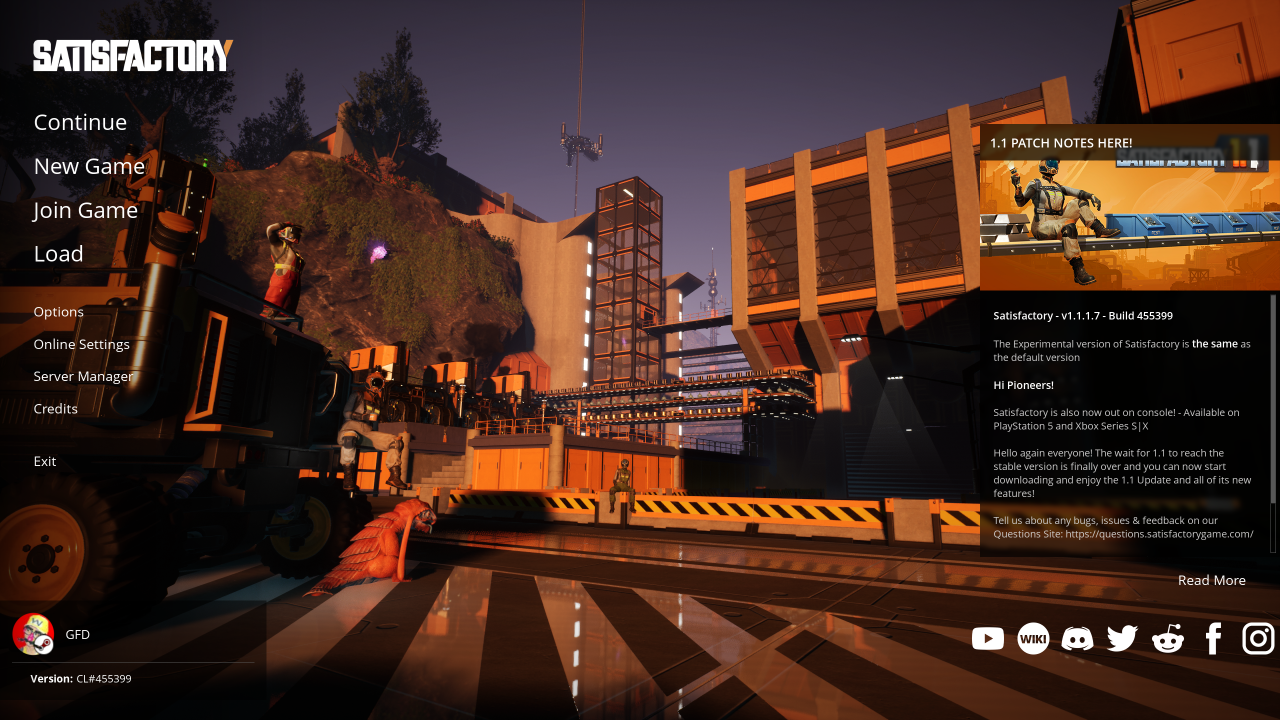This screenshot has width=1280, height=720.
Task: Open the Wiki icon link
Action: tap(1033, 638)
